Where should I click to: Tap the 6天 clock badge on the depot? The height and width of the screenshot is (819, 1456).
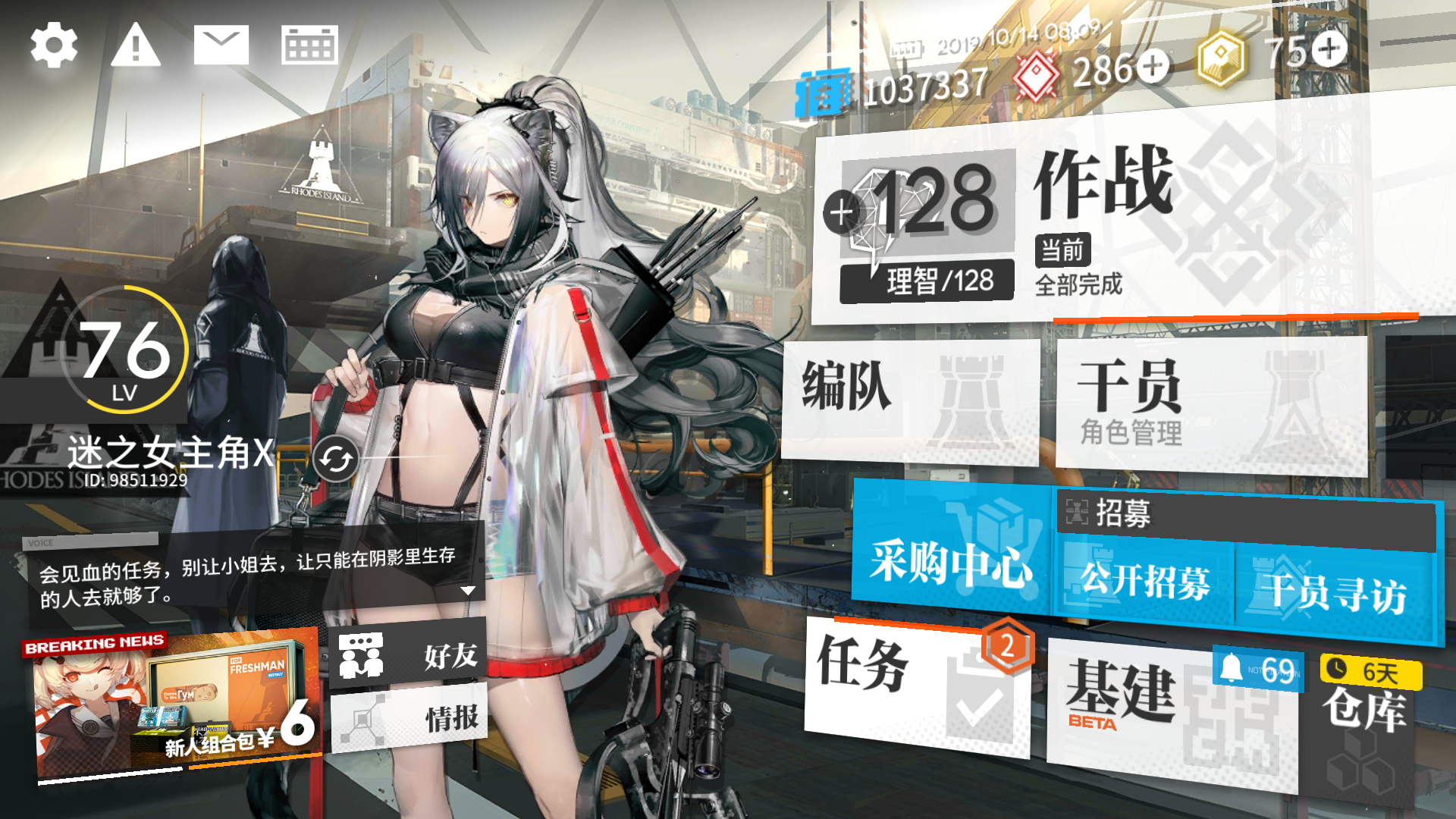[x=1371, y=670]
